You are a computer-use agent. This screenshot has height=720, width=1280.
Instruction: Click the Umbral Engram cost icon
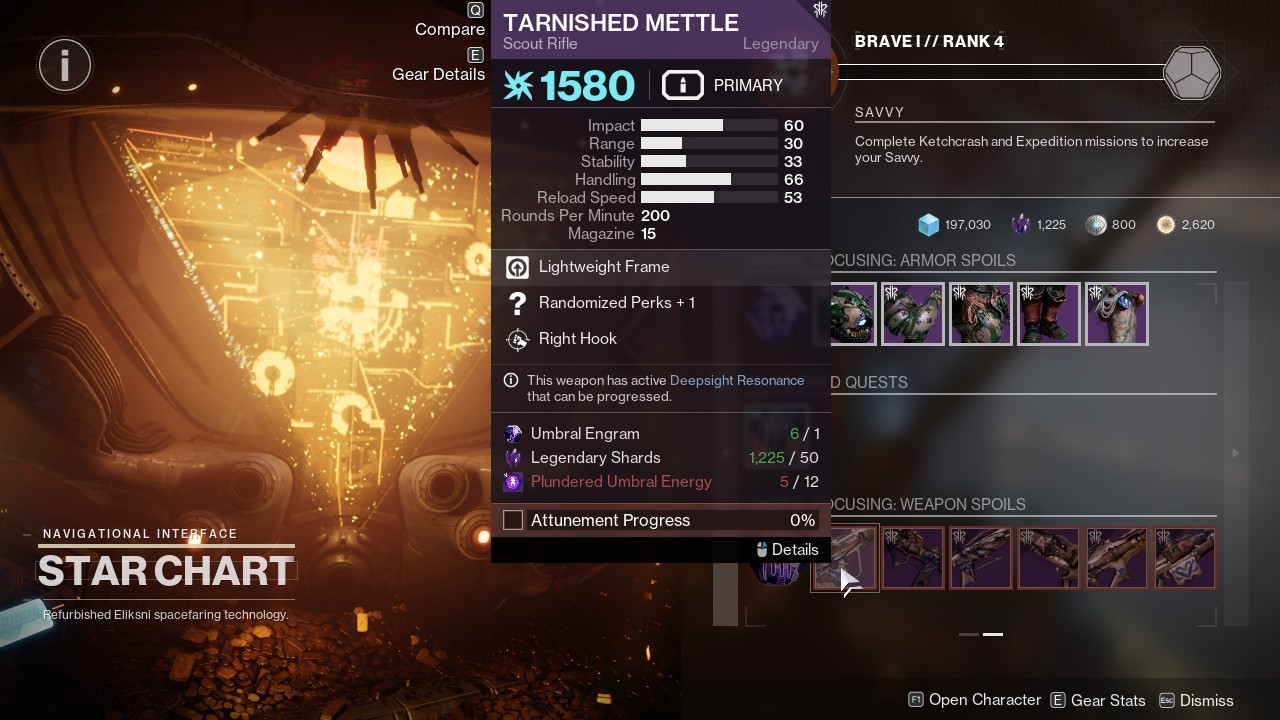pos(513,433)
